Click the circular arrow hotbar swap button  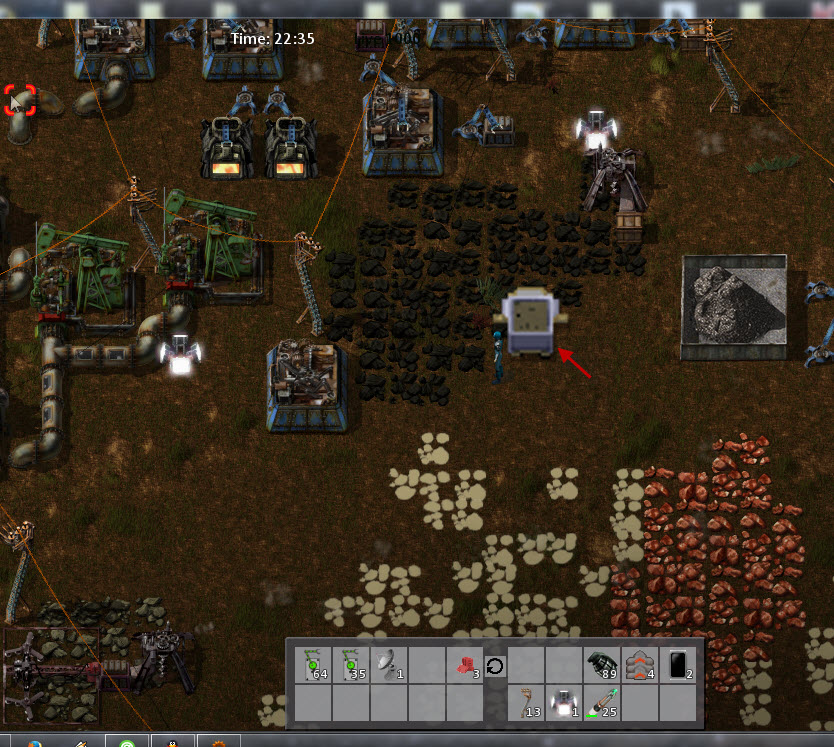pyautogui.click(x=494, y=665)
